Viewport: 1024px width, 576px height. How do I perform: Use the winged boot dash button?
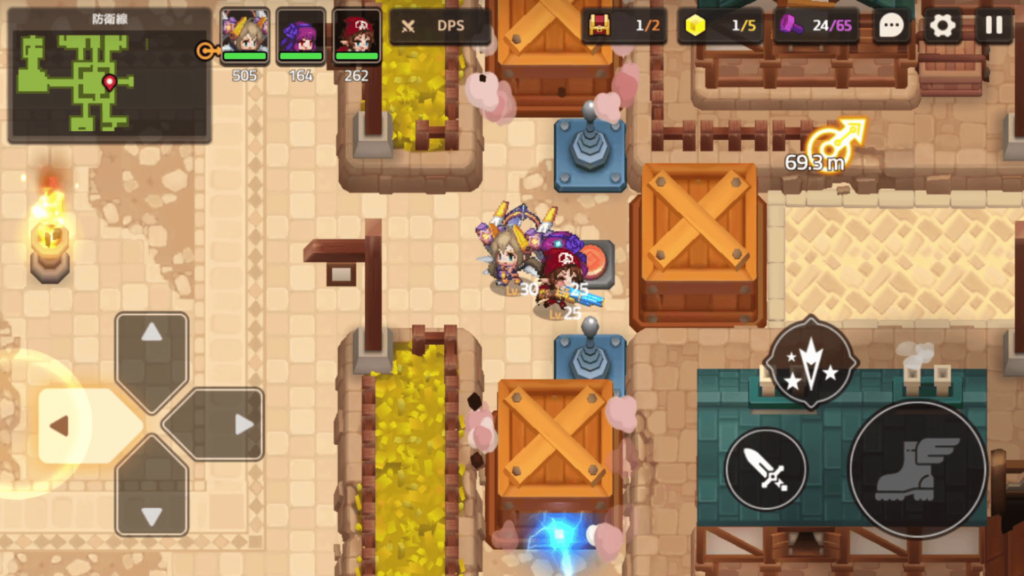pos(917,470)
